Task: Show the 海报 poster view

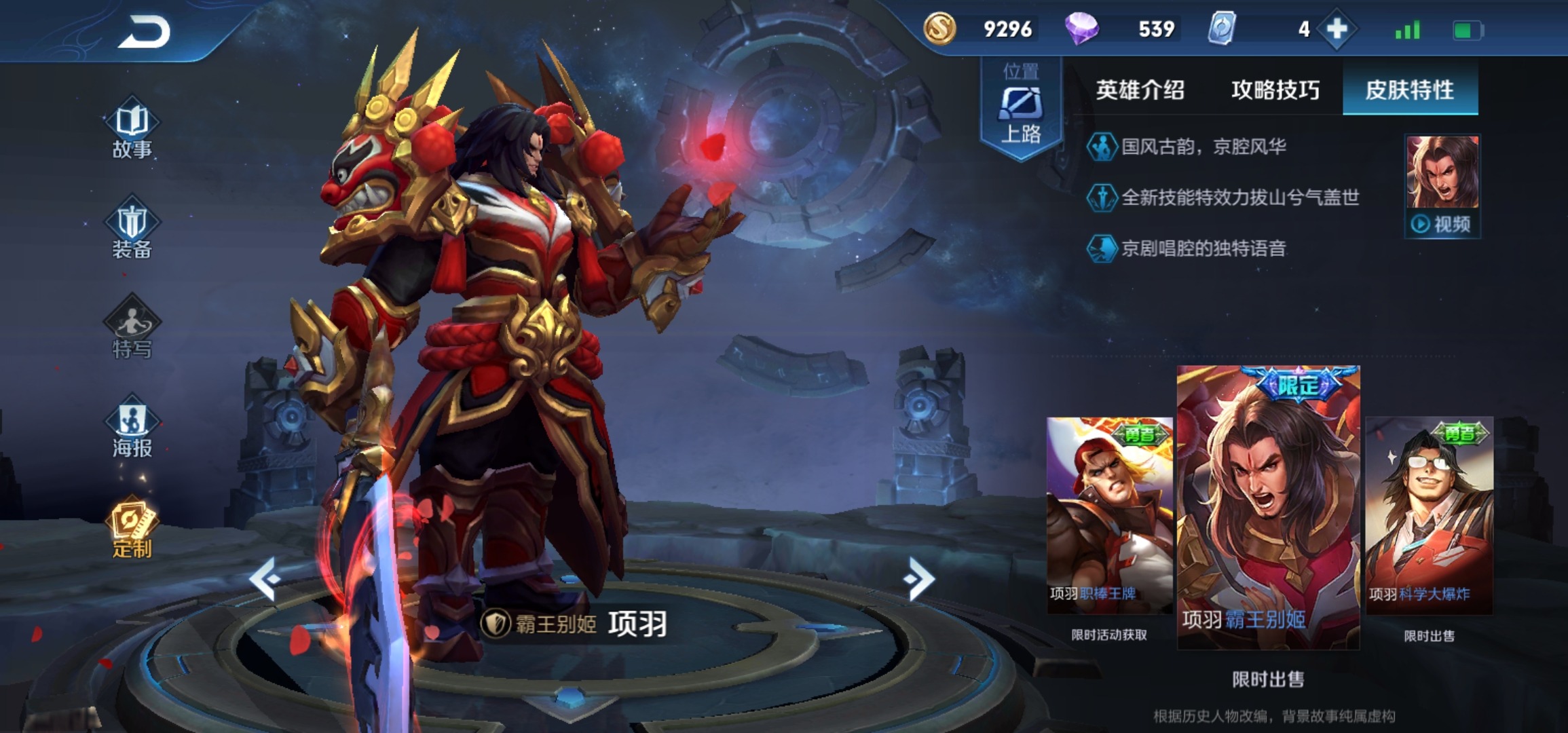Action: coord(132,428)
